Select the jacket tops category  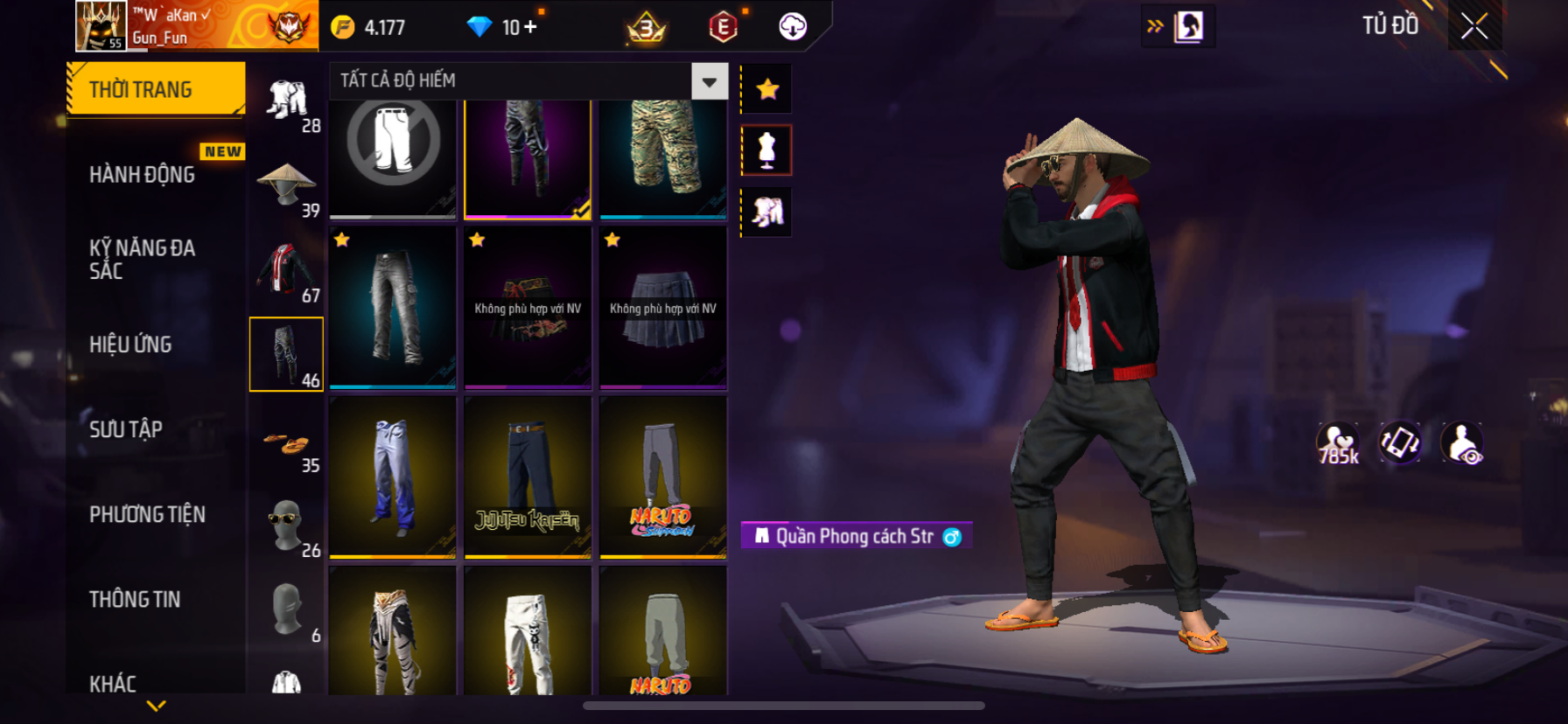pyautogui.click(x=286, y=269)
